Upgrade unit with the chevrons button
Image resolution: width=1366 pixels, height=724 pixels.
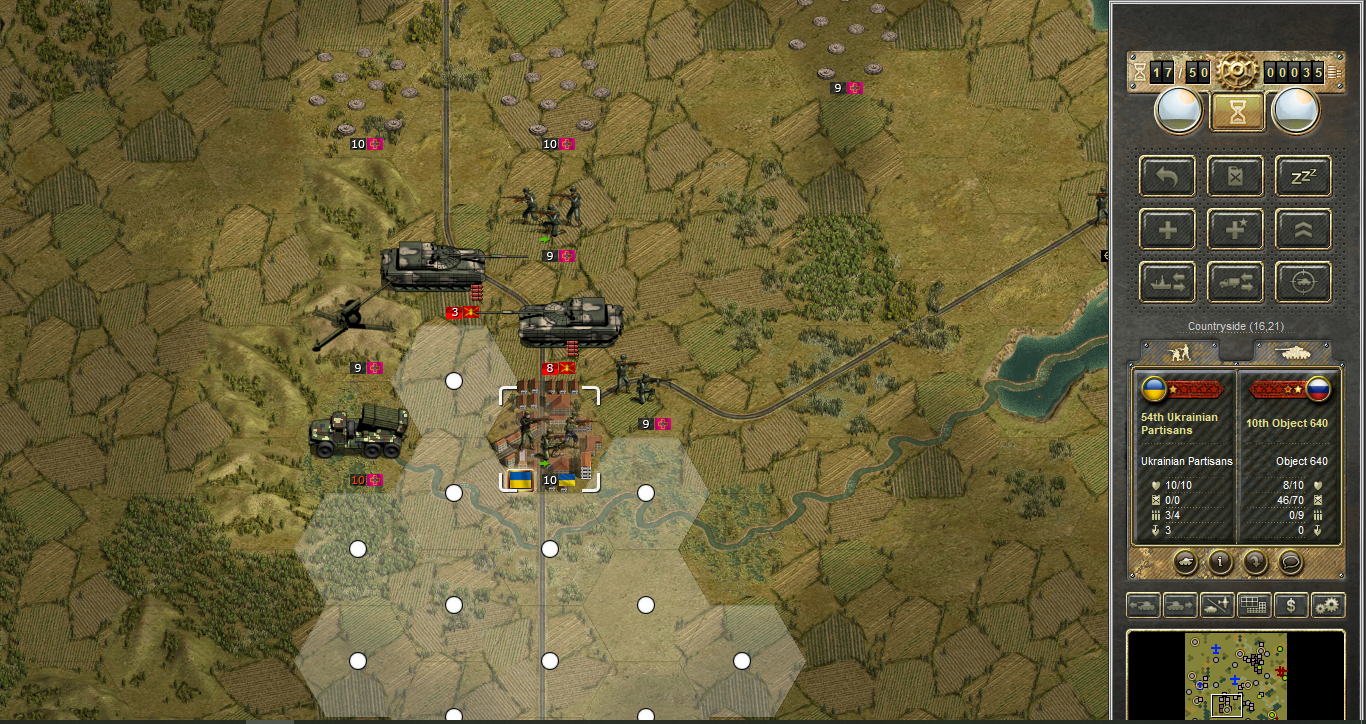pos(1303,230)
